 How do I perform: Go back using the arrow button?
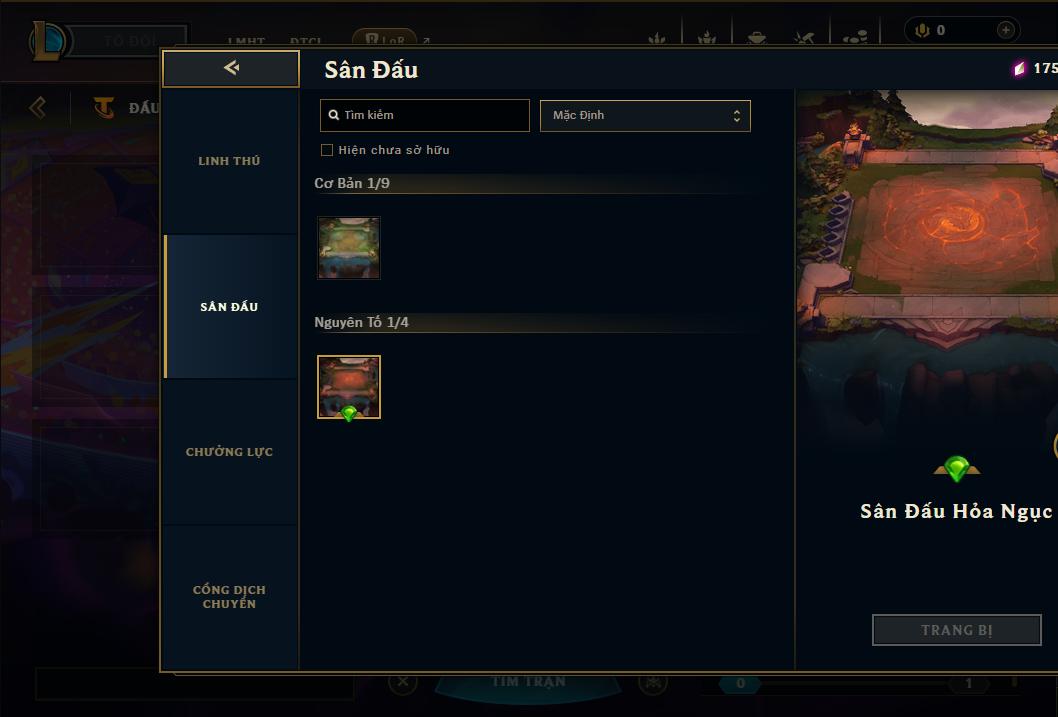pyautogui.click(x=231, y=68)
